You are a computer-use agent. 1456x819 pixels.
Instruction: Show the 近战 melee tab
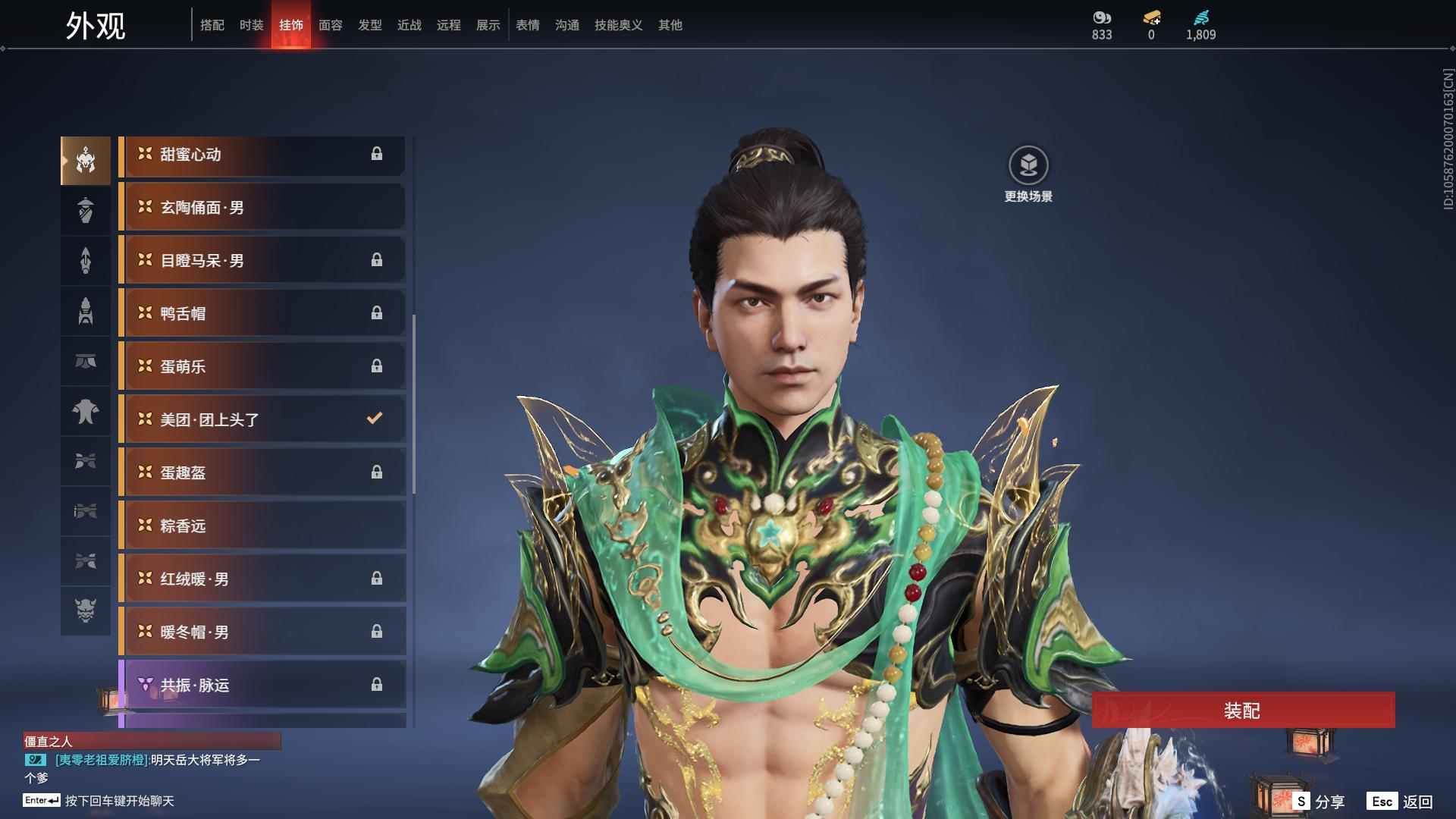click(x=409, y=25)
